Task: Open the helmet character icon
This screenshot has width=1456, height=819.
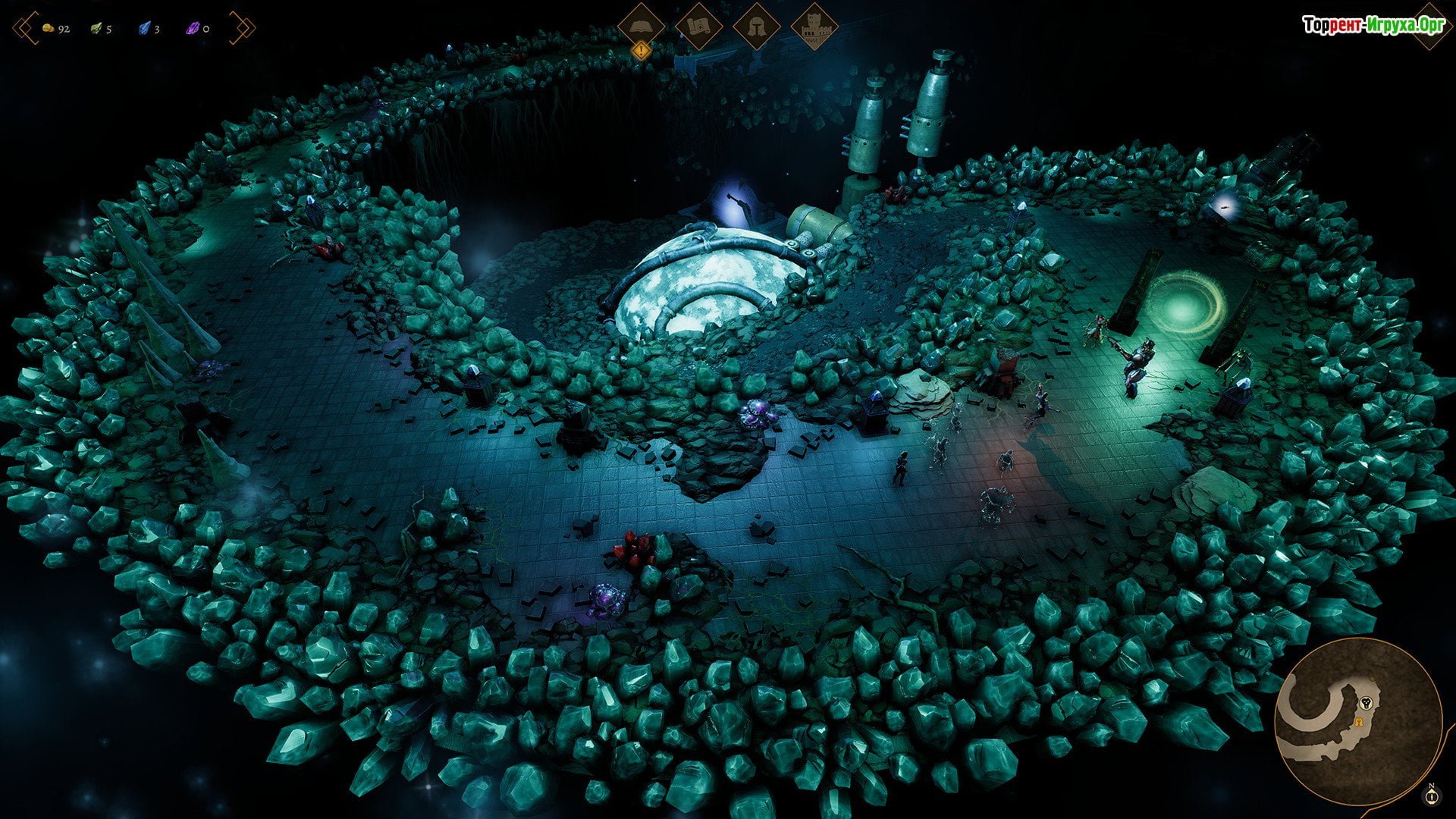Action: (x=757, y=27)
